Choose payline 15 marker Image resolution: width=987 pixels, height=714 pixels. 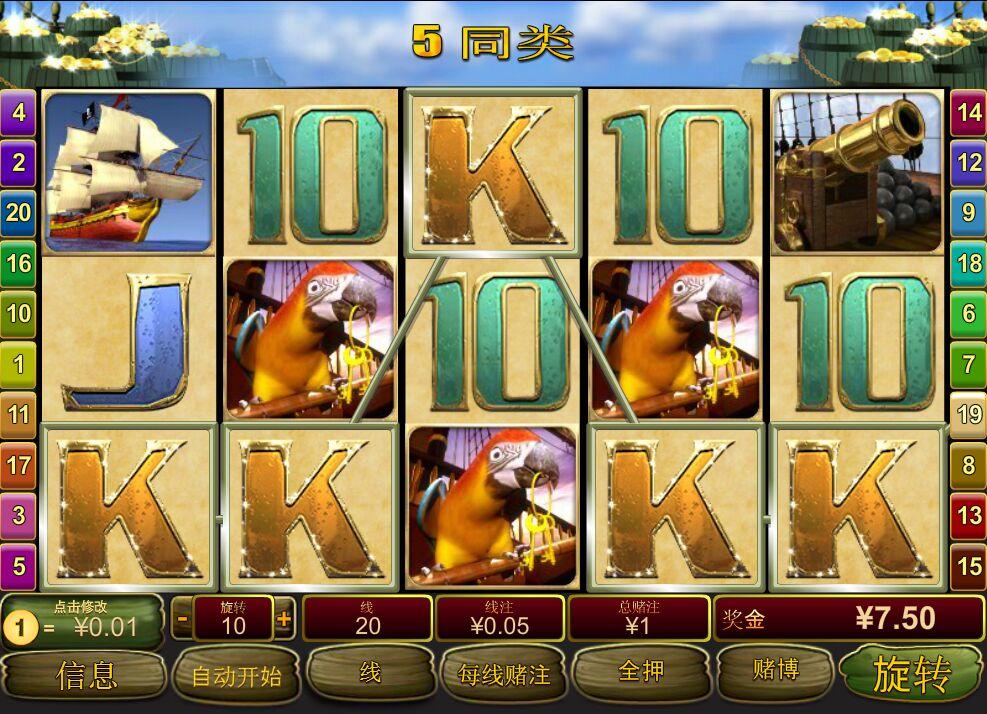[x=969, y=566]
